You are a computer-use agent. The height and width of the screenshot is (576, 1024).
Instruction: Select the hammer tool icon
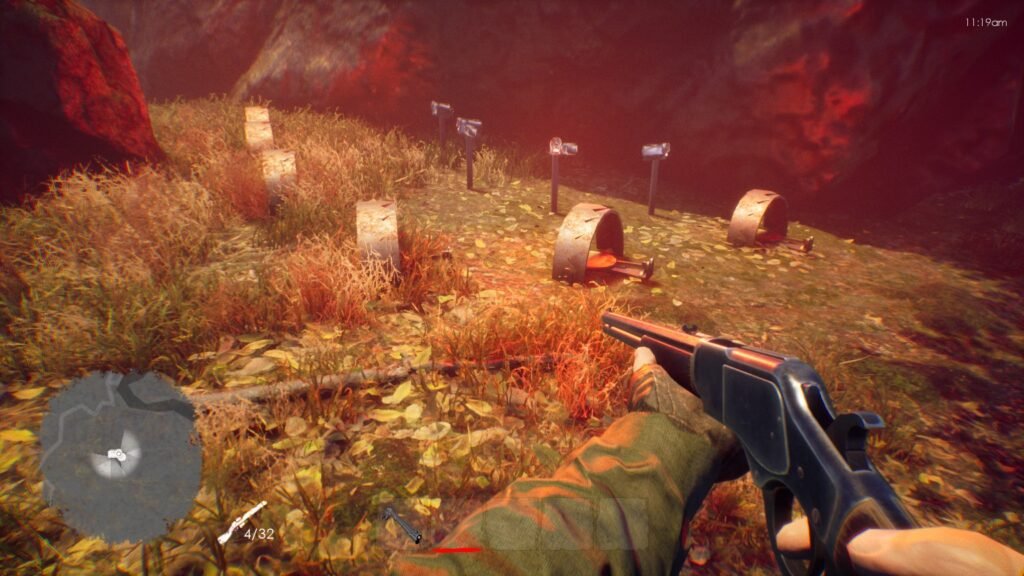[401, 524]
